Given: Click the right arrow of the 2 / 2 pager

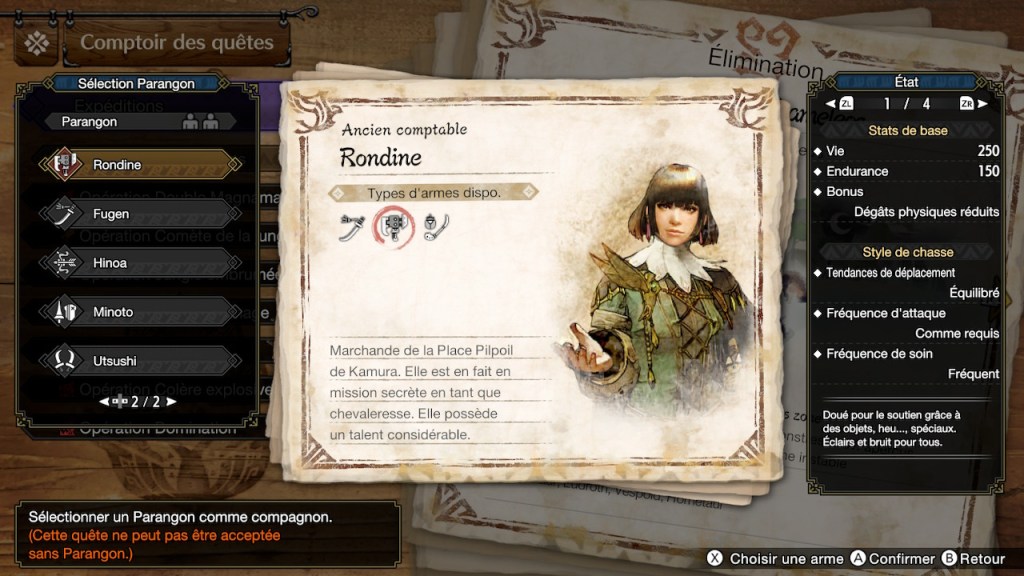Looking at the screenshot, I should pyautogui.click(x=171, y=402).
